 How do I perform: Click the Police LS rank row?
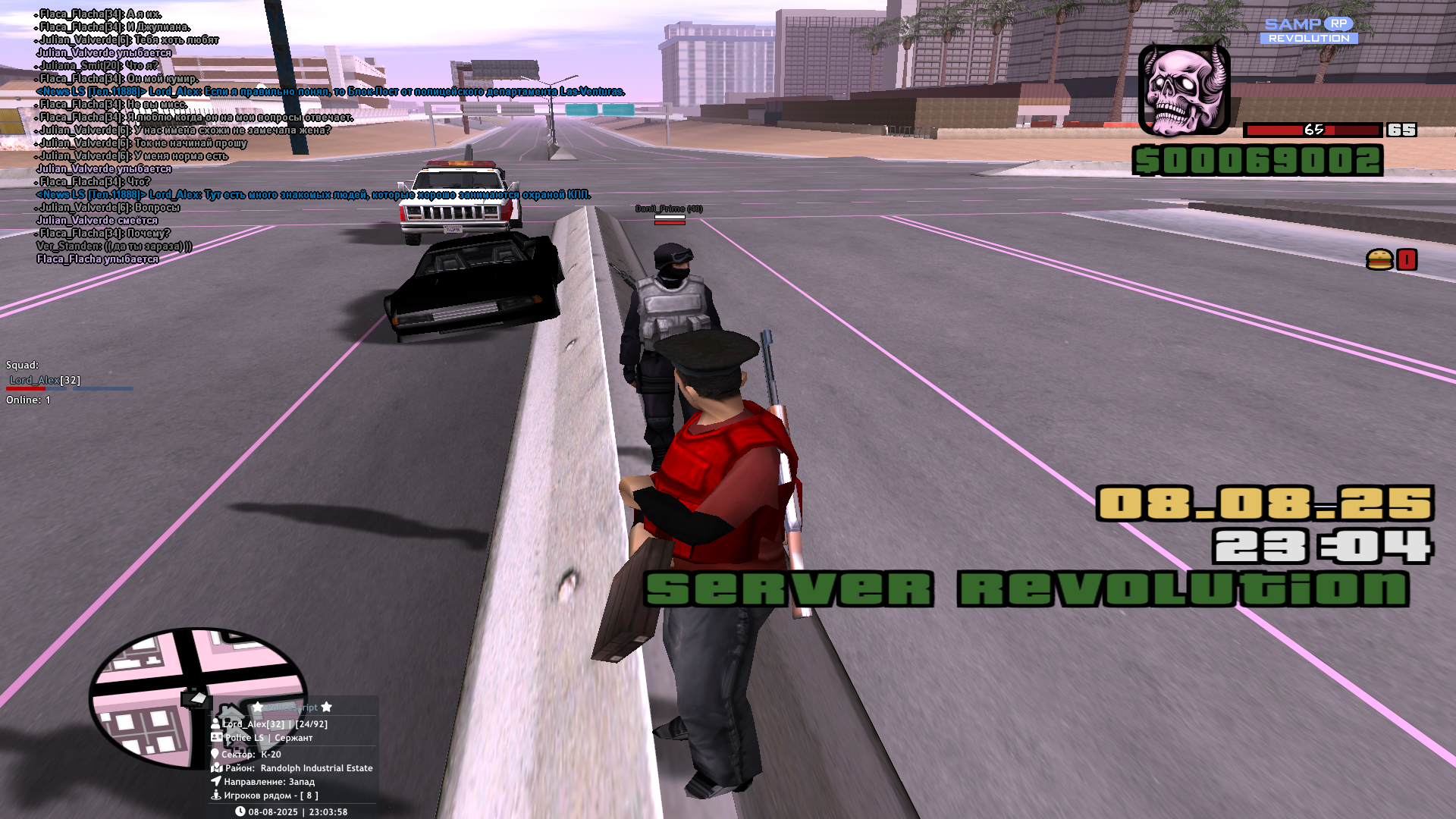click(268, 738)
